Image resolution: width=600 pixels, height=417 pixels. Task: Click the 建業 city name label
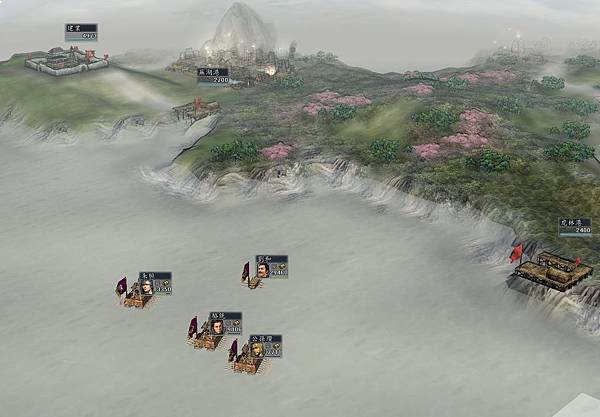click(80, 33)
